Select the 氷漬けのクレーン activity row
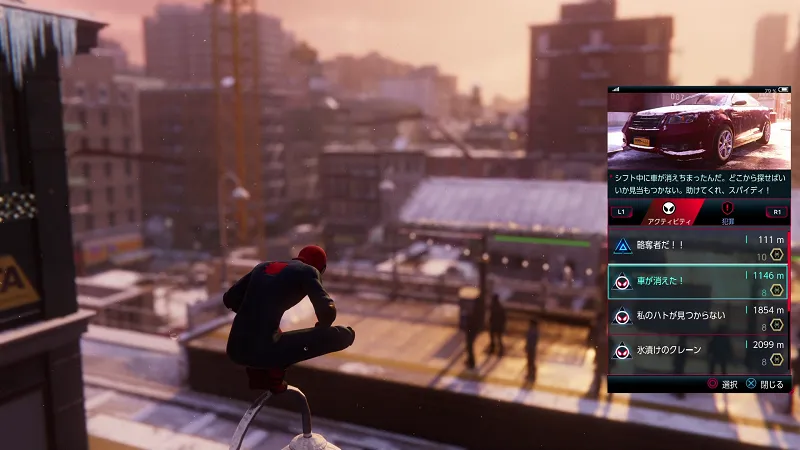Screen dimensions: 800x450 [x=698, y=349]
